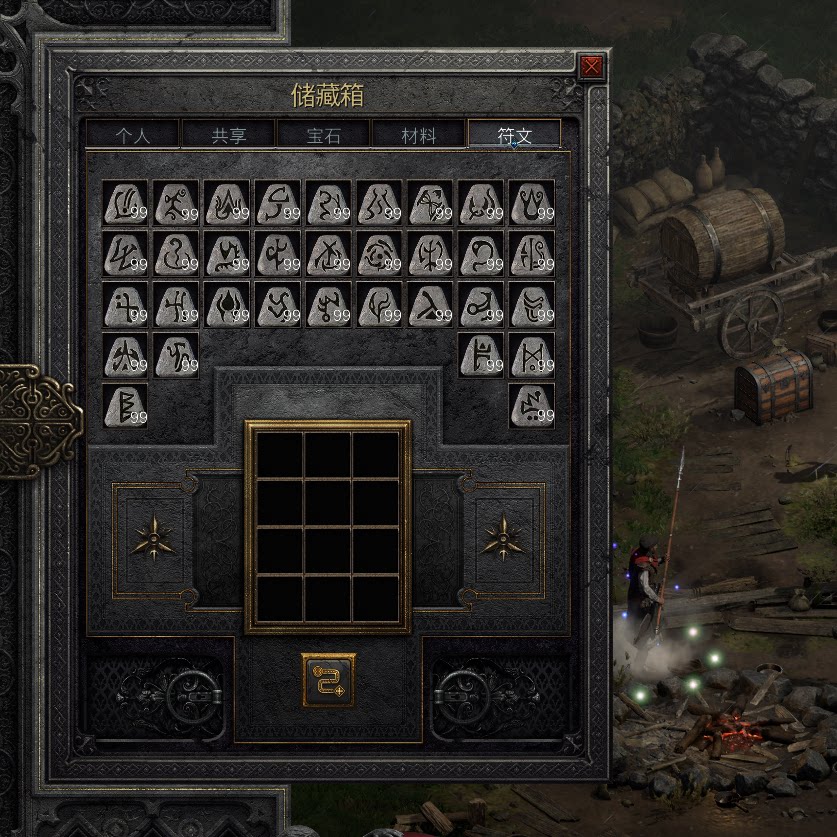This screenshot has height=837, width=837.
Task: Show the 宝石 tab
Action: 322,135
